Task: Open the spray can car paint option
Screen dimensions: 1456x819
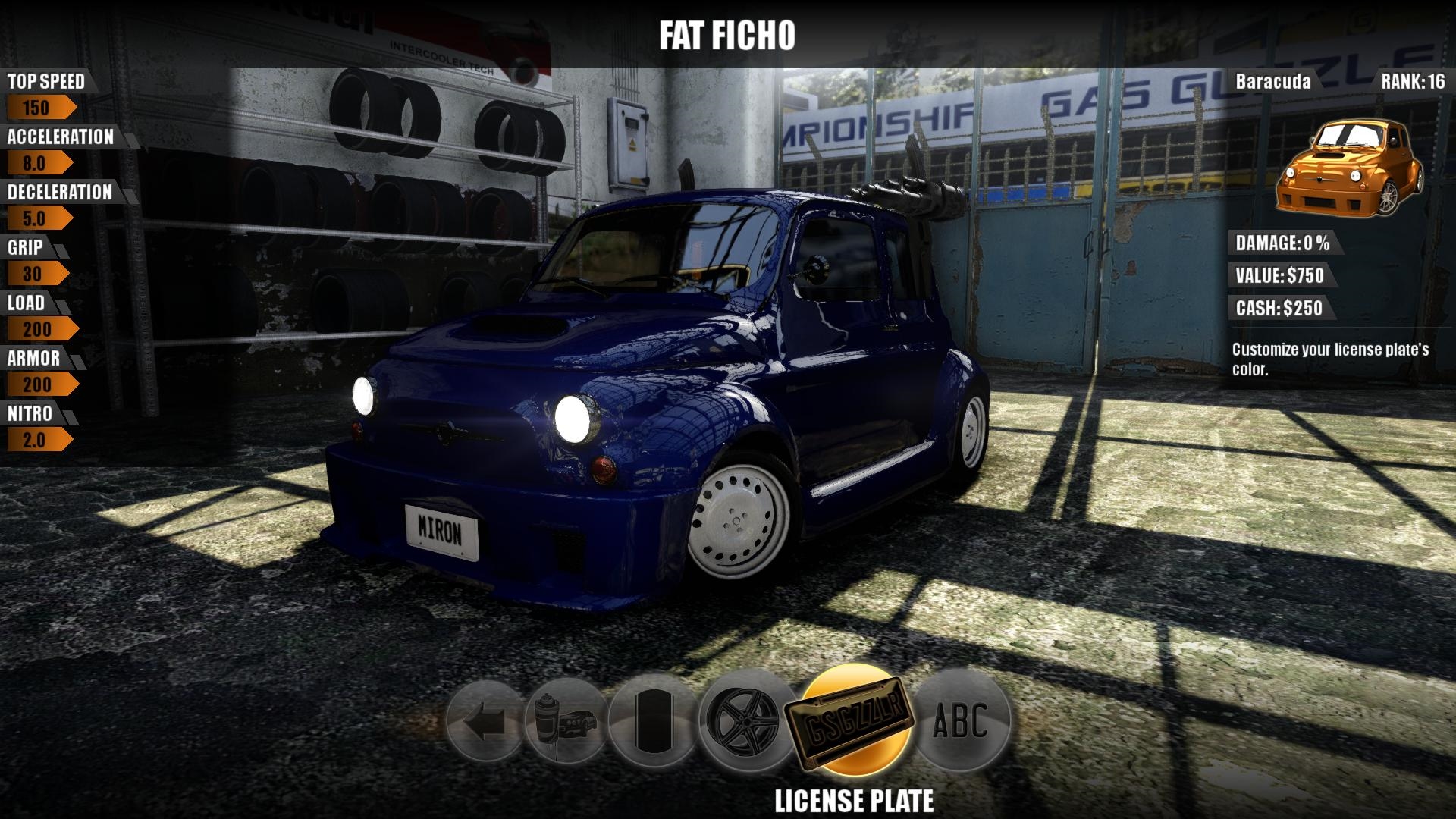Action: 566,721
